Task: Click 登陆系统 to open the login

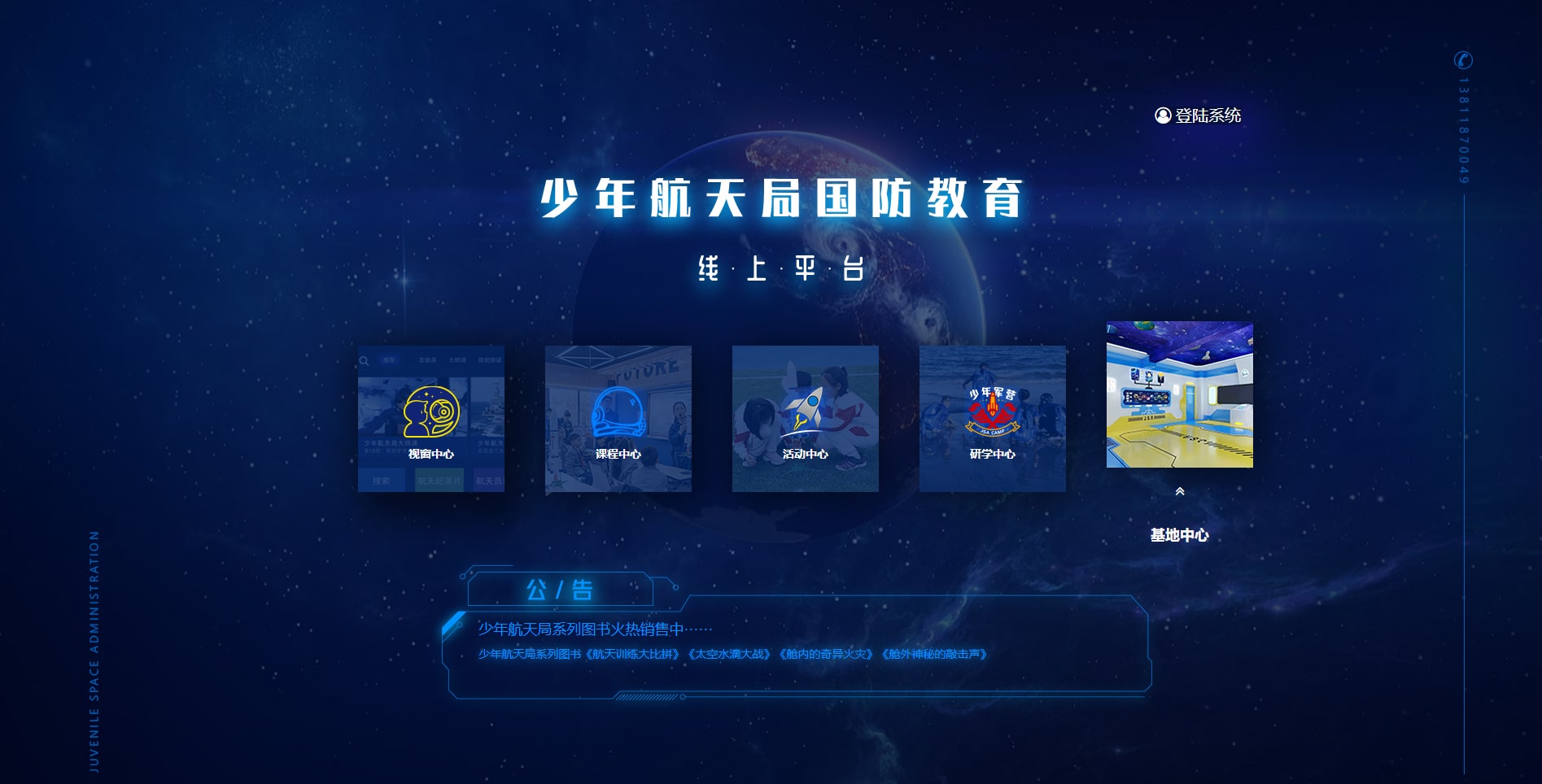Action: 1207,115
